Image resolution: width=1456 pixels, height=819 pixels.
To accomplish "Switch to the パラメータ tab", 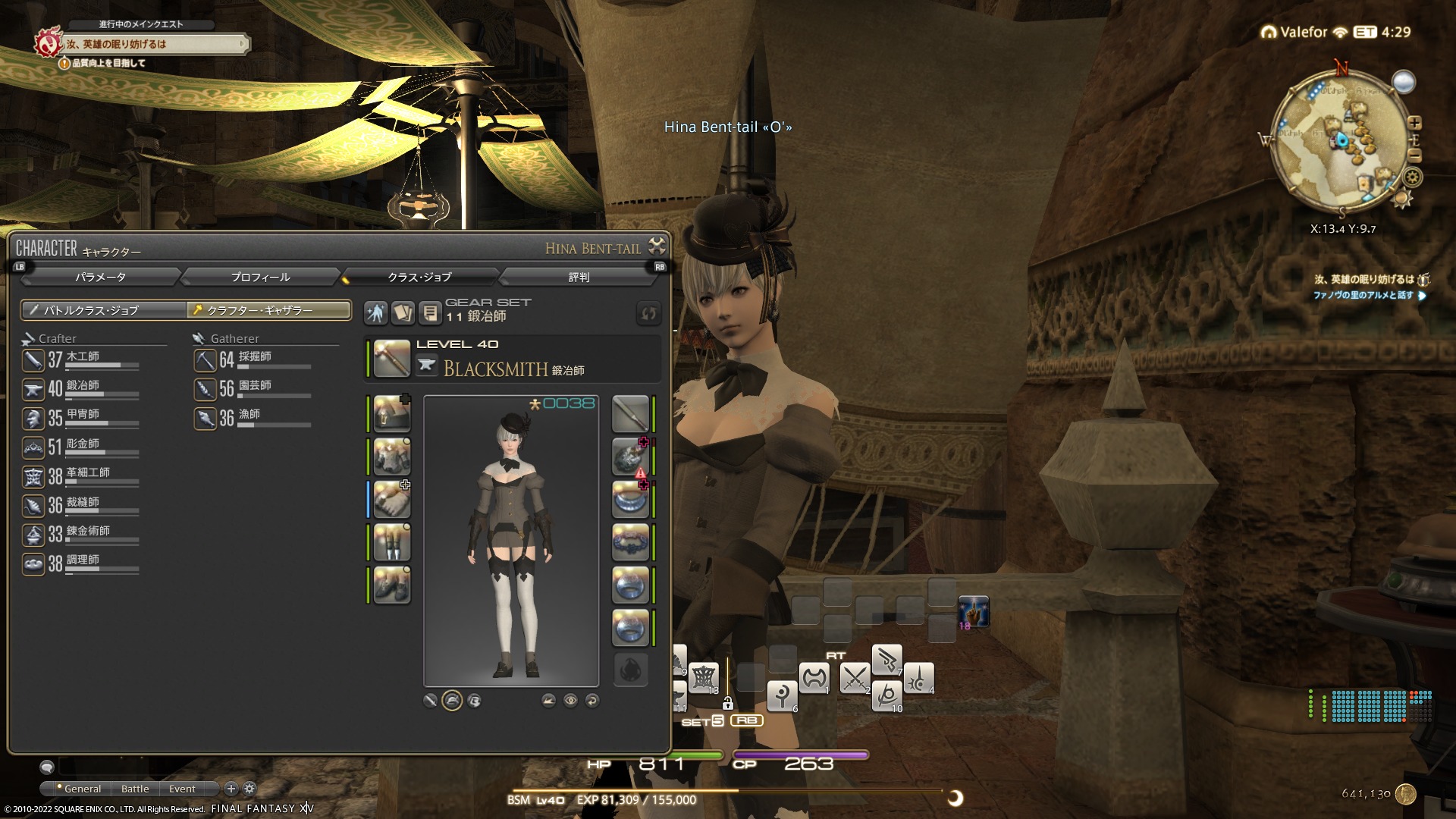I will [100, 278].
